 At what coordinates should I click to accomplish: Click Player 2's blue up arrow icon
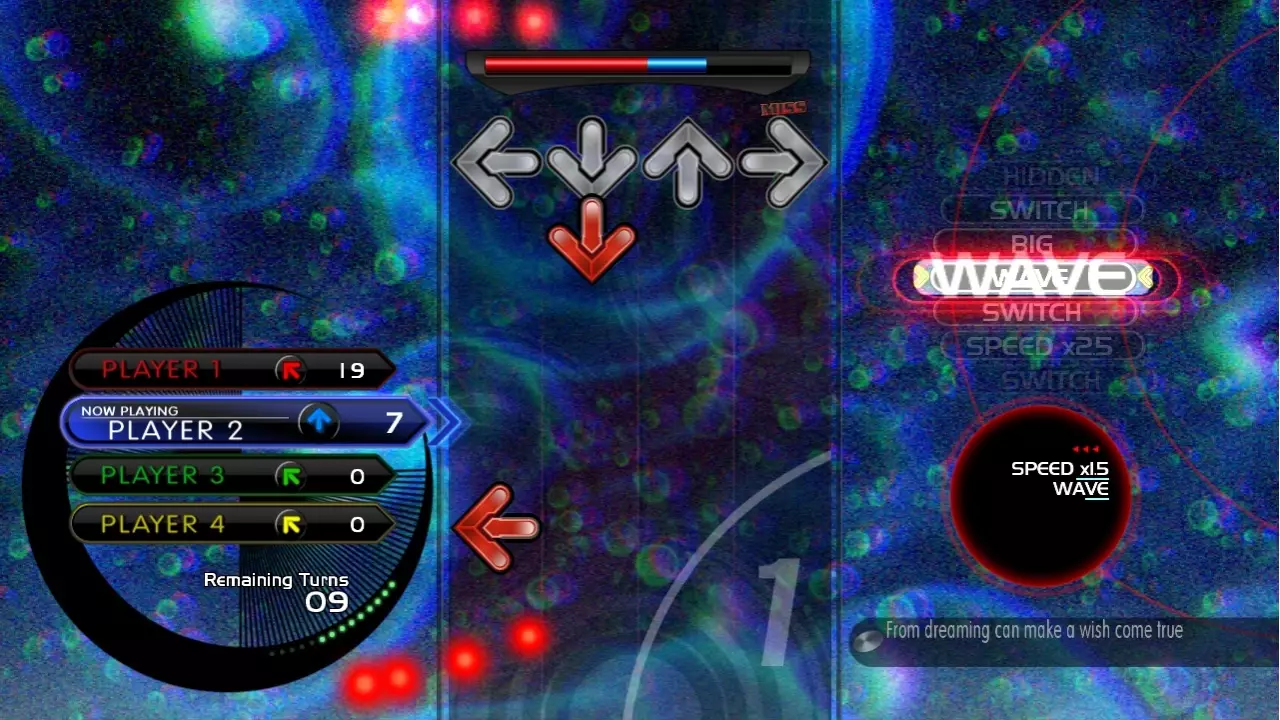(317, 421)
